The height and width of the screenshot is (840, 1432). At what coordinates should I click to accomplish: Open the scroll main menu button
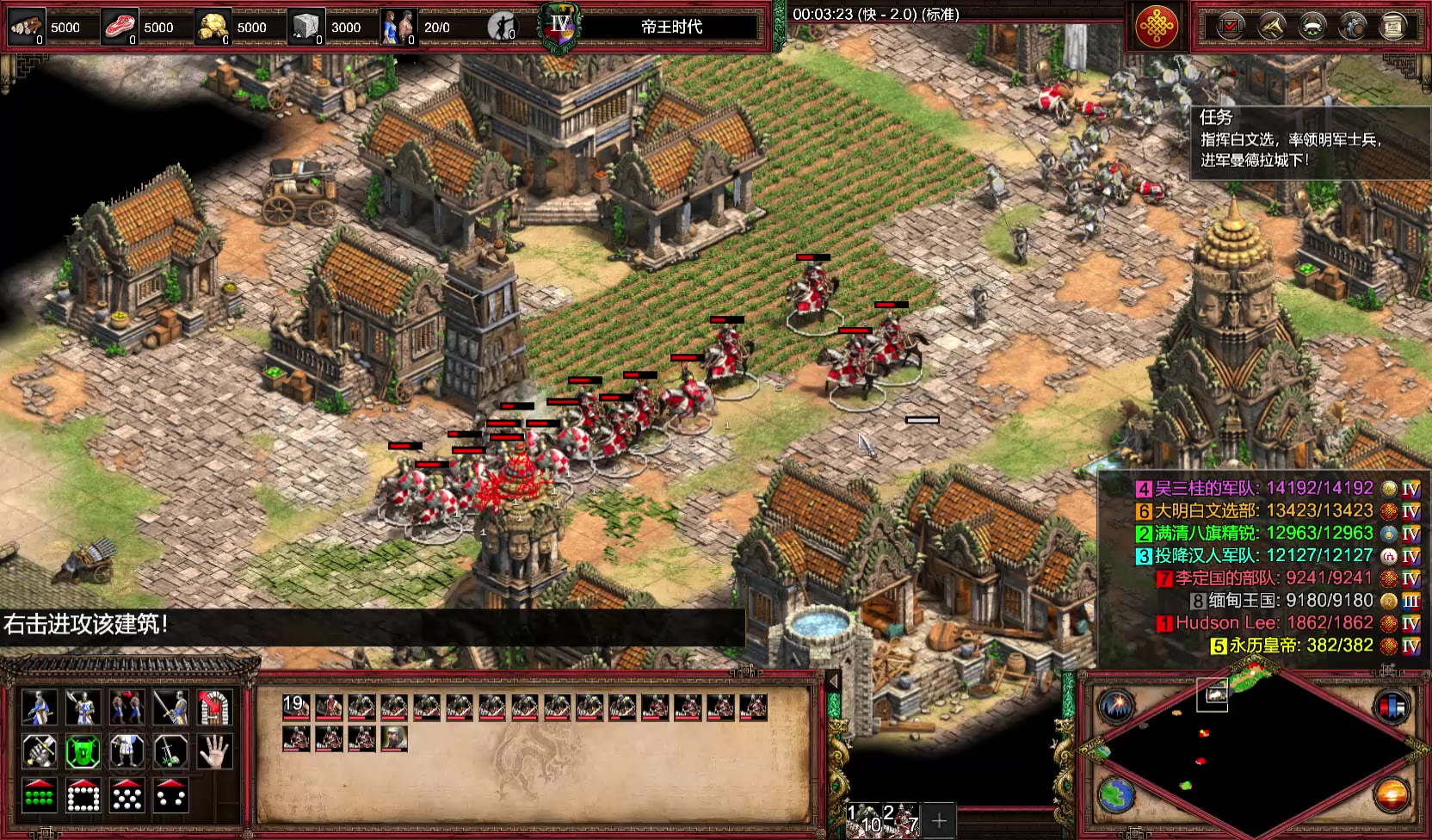click(x=1392, y=27)
